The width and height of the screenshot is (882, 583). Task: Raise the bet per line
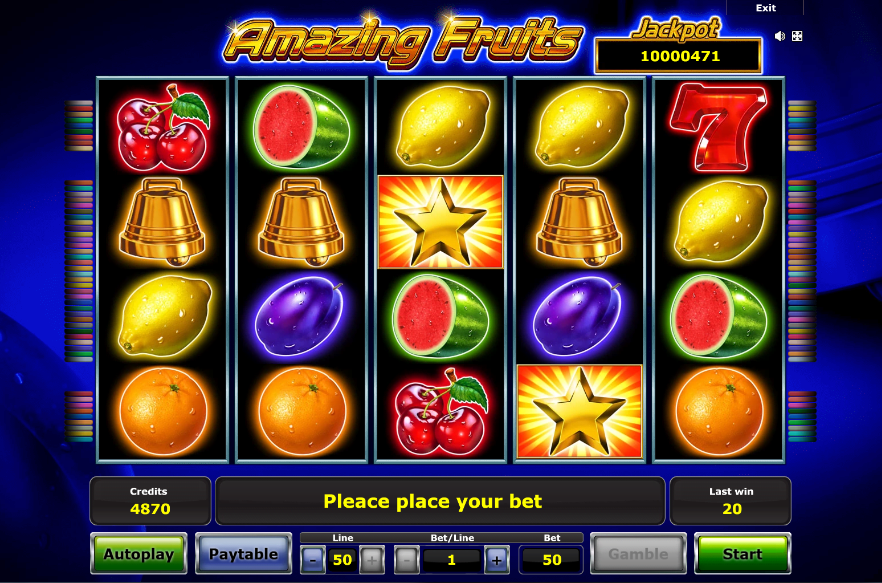tap(496, 560)
